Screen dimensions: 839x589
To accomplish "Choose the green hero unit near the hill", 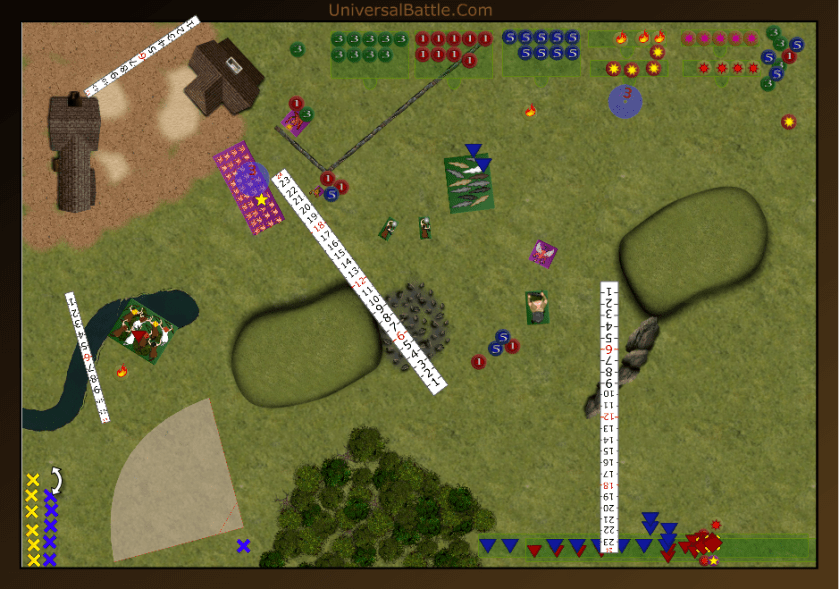I will [537, 307].
